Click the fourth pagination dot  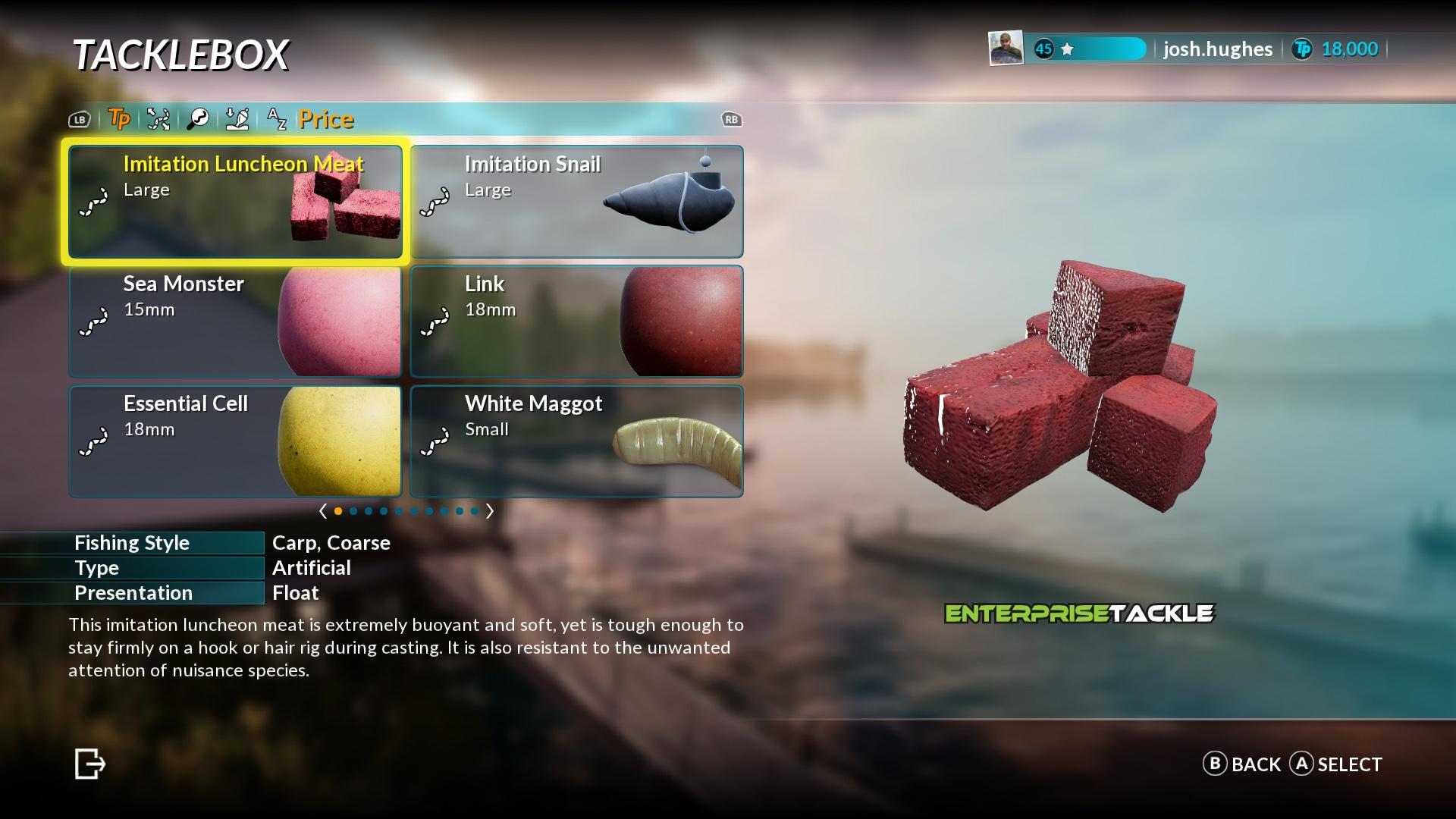coord(383,511)
